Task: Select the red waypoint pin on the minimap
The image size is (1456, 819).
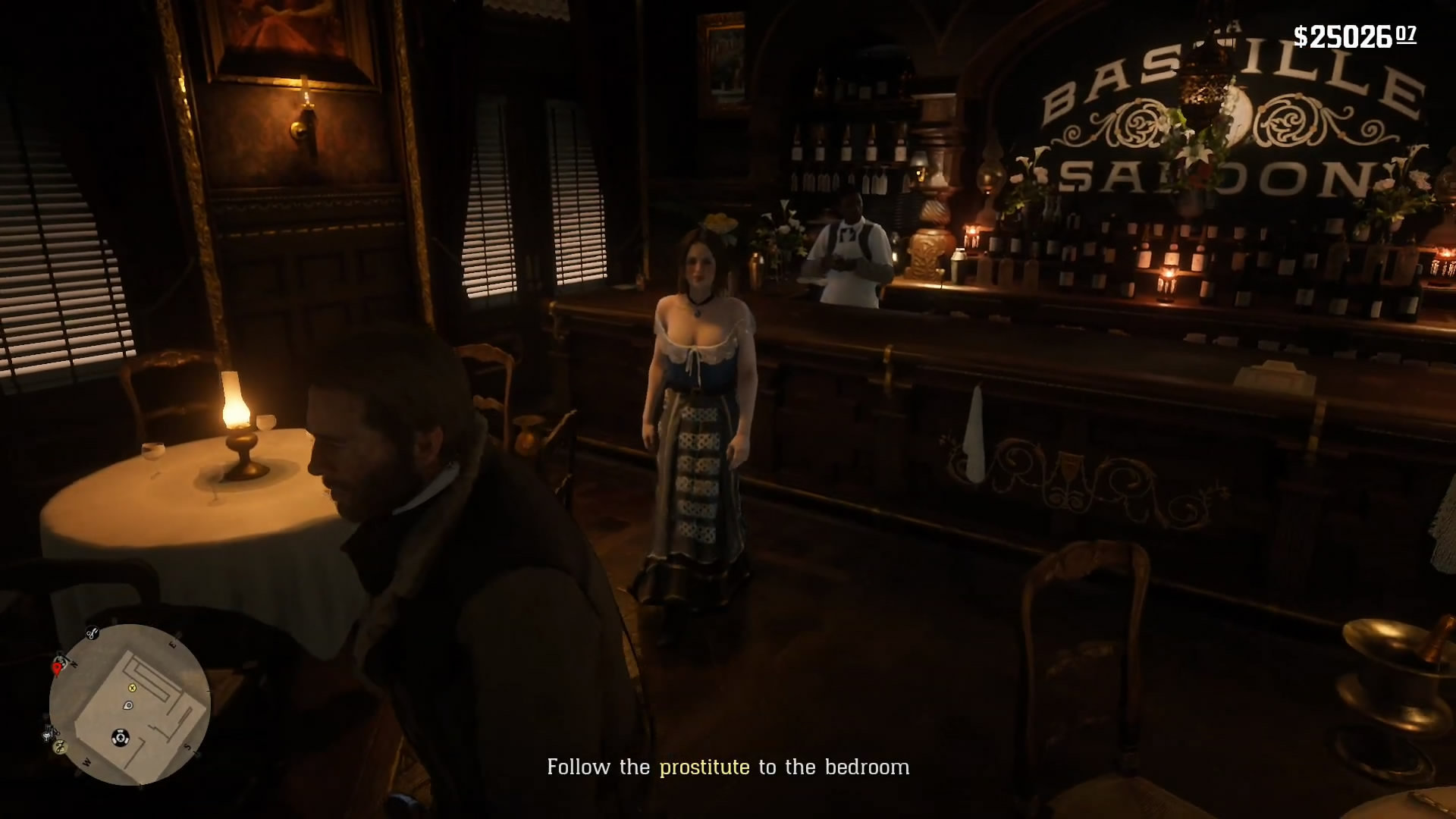Action: click(57, 669)
